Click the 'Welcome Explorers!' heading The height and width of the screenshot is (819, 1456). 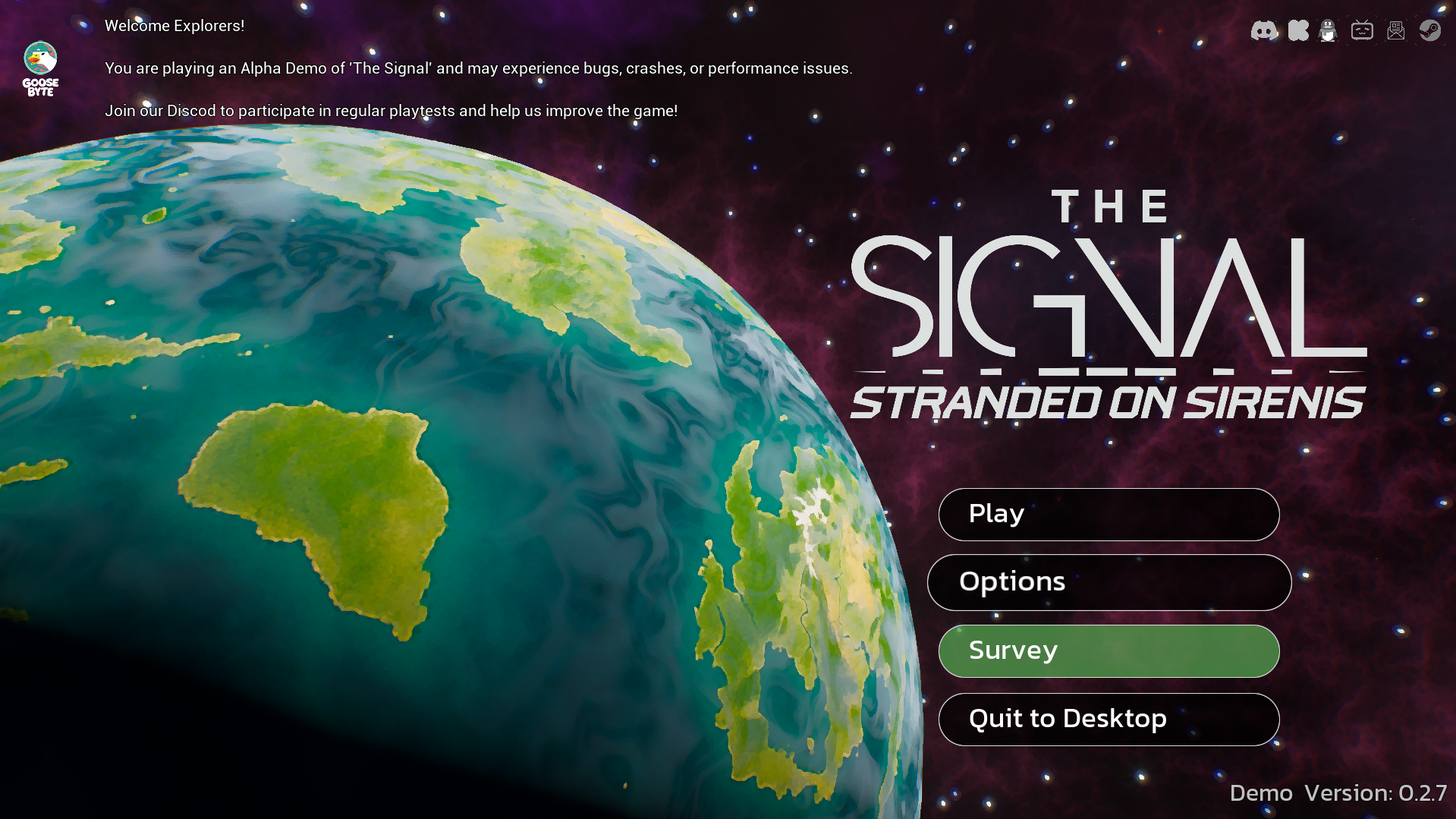(x=174, y=25)
